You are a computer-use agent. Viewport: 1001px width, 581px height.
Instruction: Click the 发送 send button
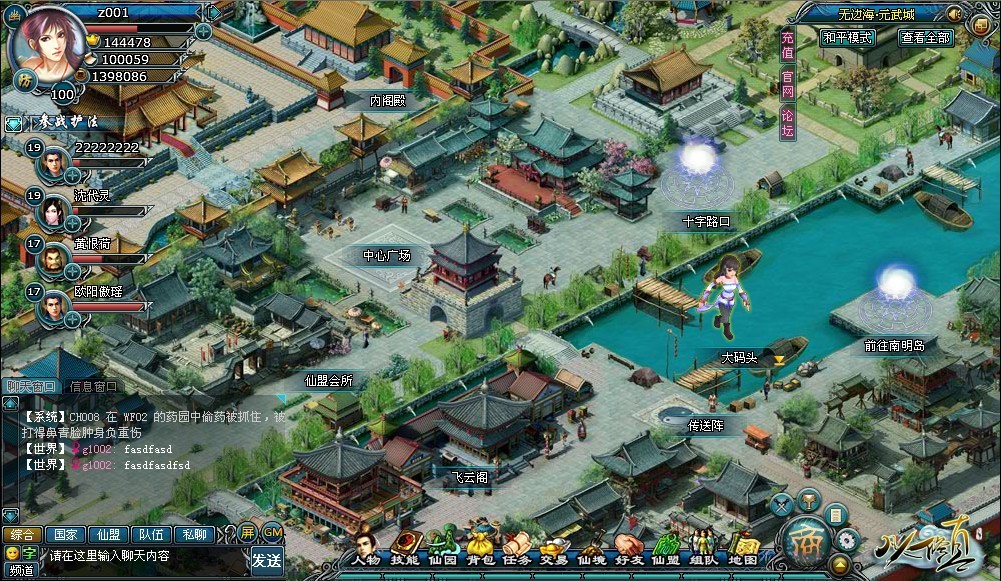coord(267,558)
